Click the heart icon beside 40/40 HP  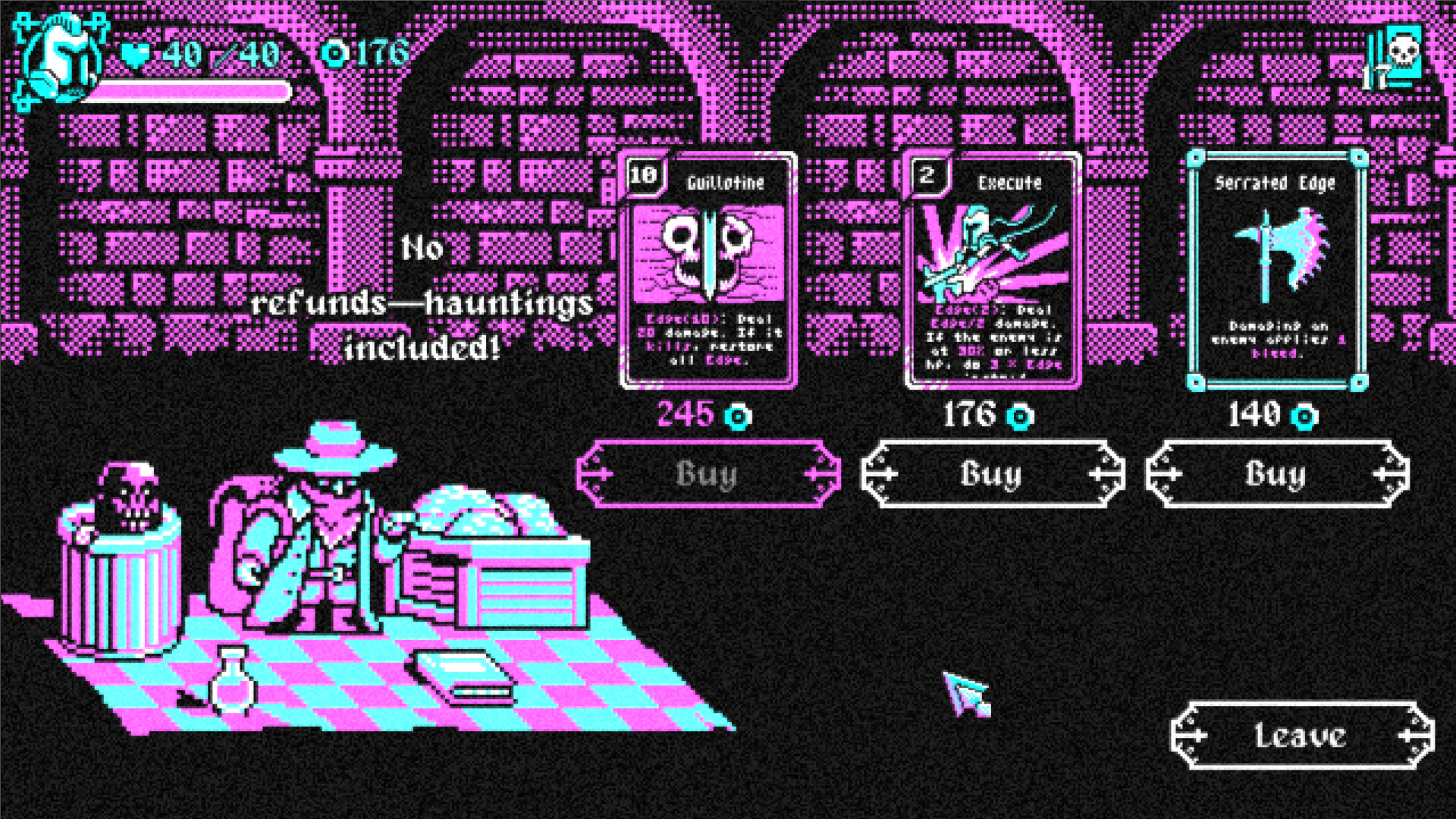[x=133, y=55]
